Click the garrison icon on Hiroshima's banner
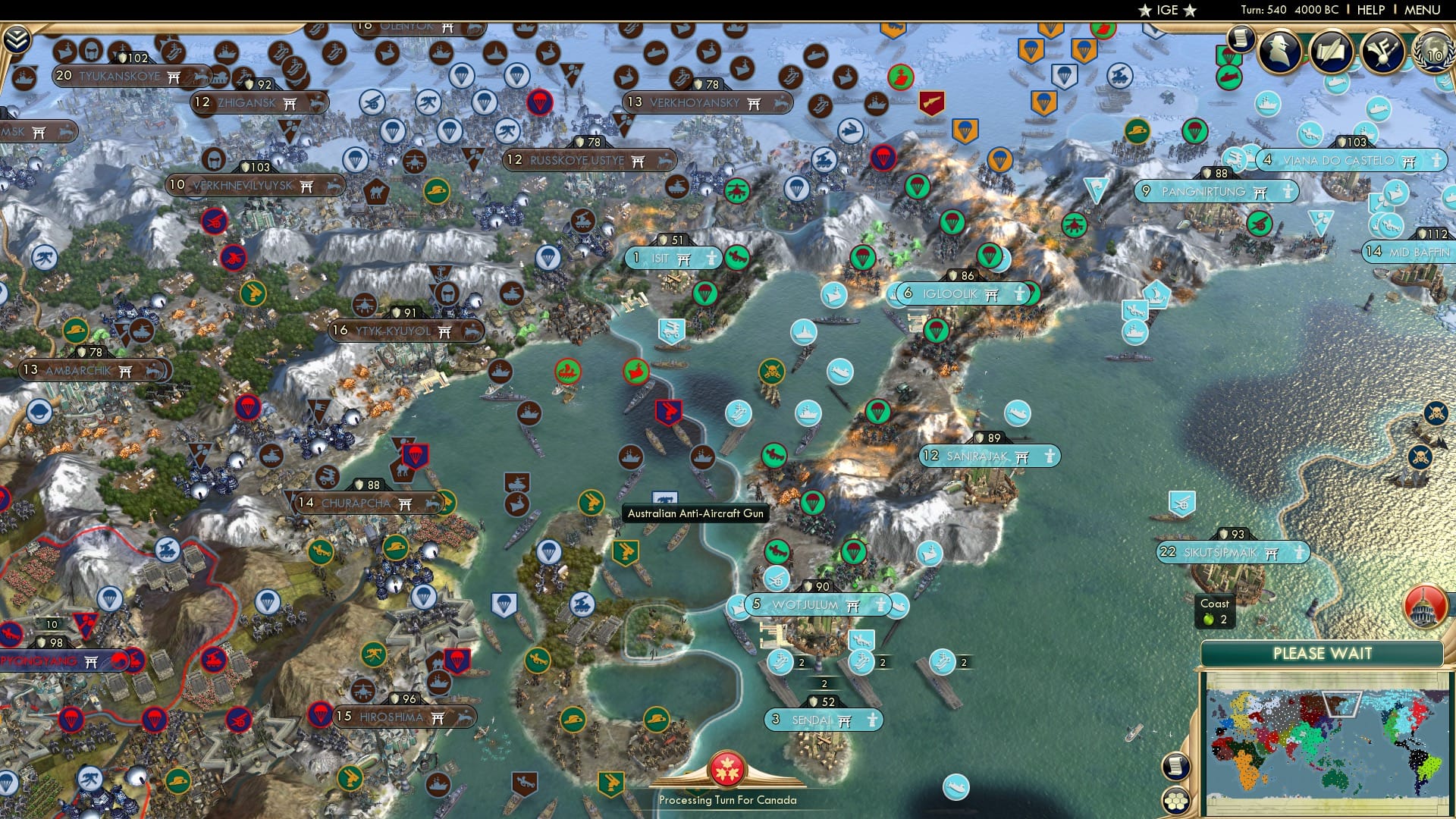 pos(465,717)
